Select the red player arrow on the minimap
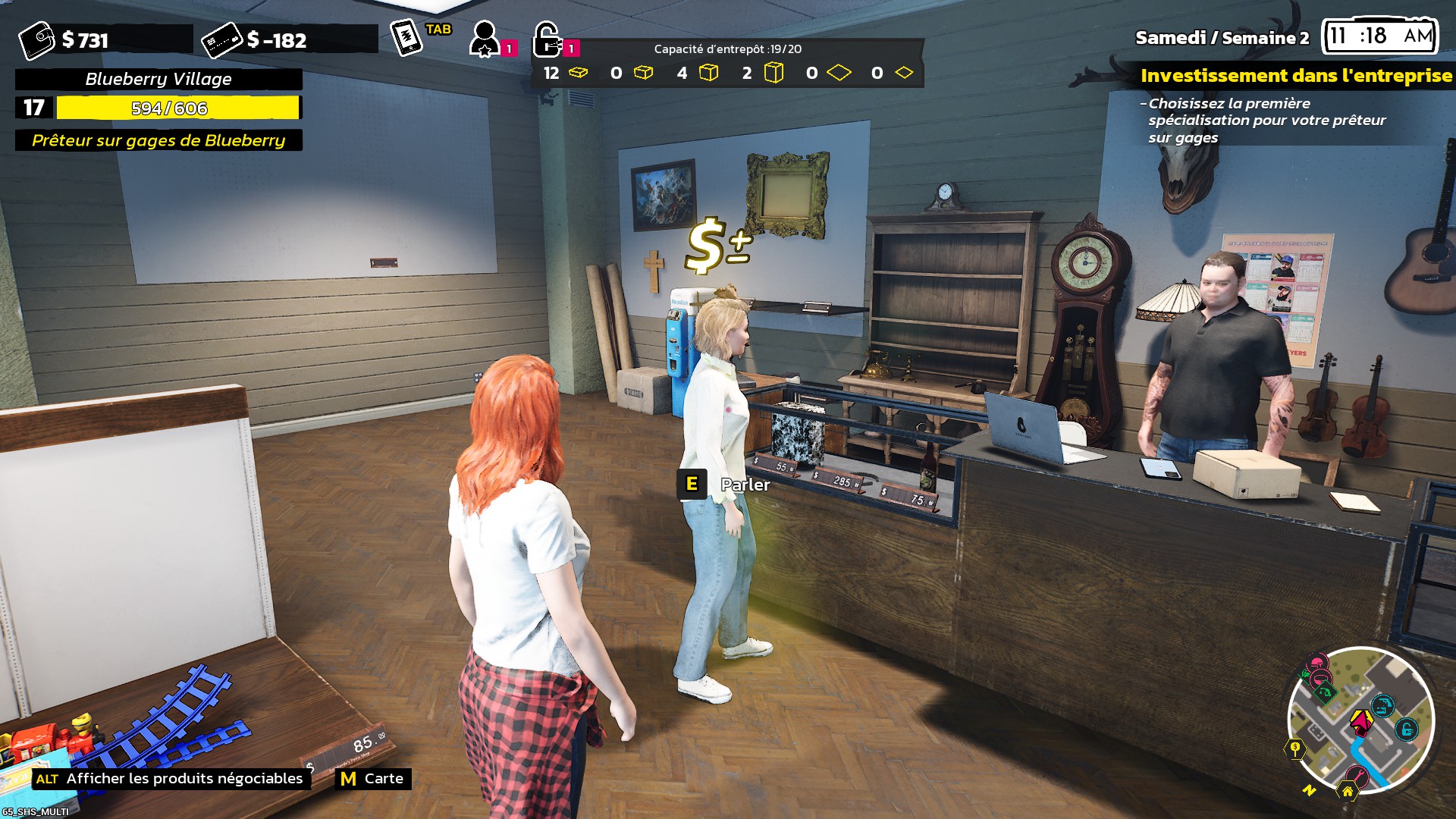The image size is (1456, 819). click(x=1361, y=720)
